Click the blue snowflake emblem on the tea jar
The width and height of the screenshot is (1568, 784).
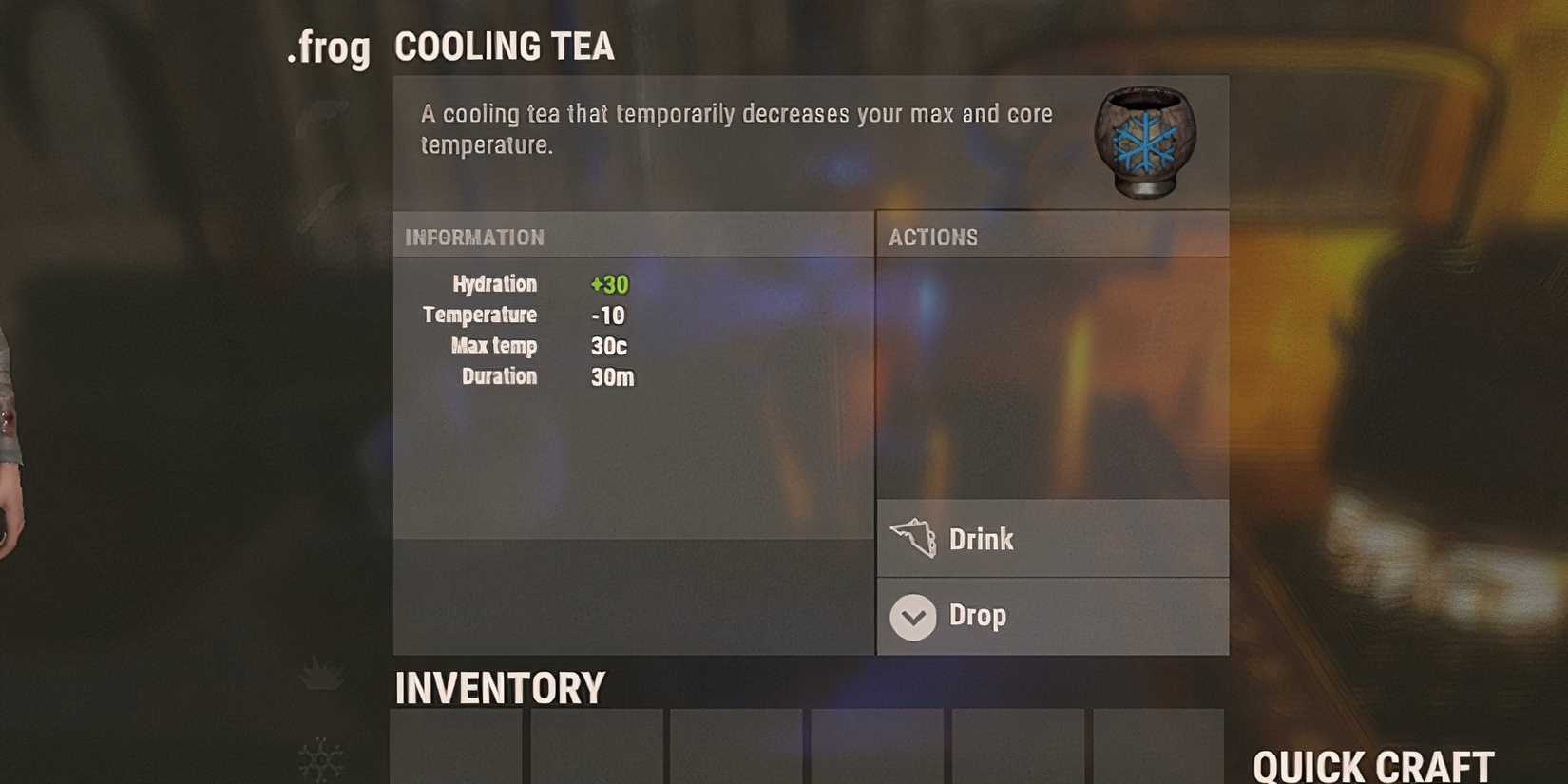(1144, 143)
